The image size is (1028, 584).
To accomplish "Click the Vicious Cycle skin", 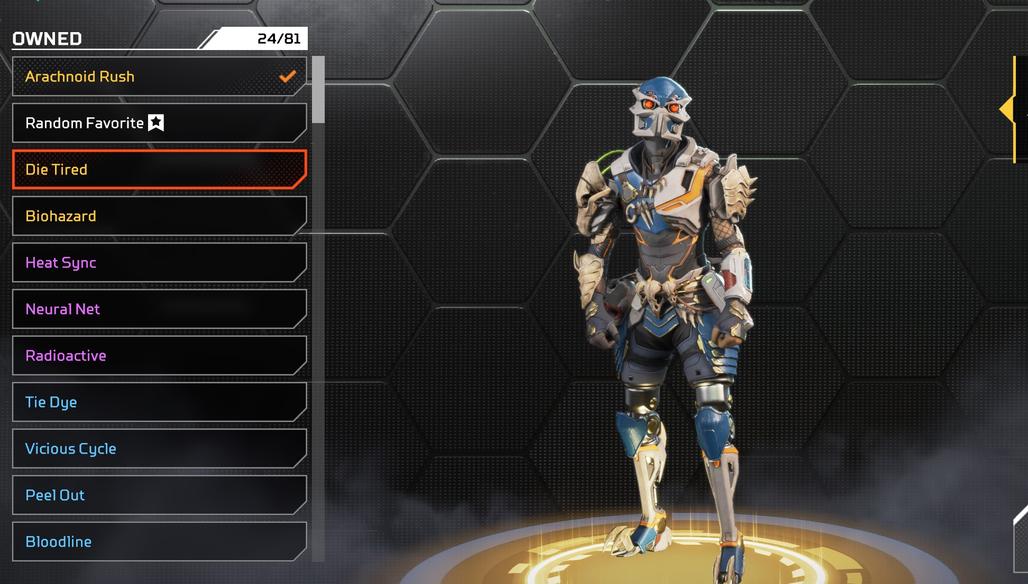I will (158, 449).
